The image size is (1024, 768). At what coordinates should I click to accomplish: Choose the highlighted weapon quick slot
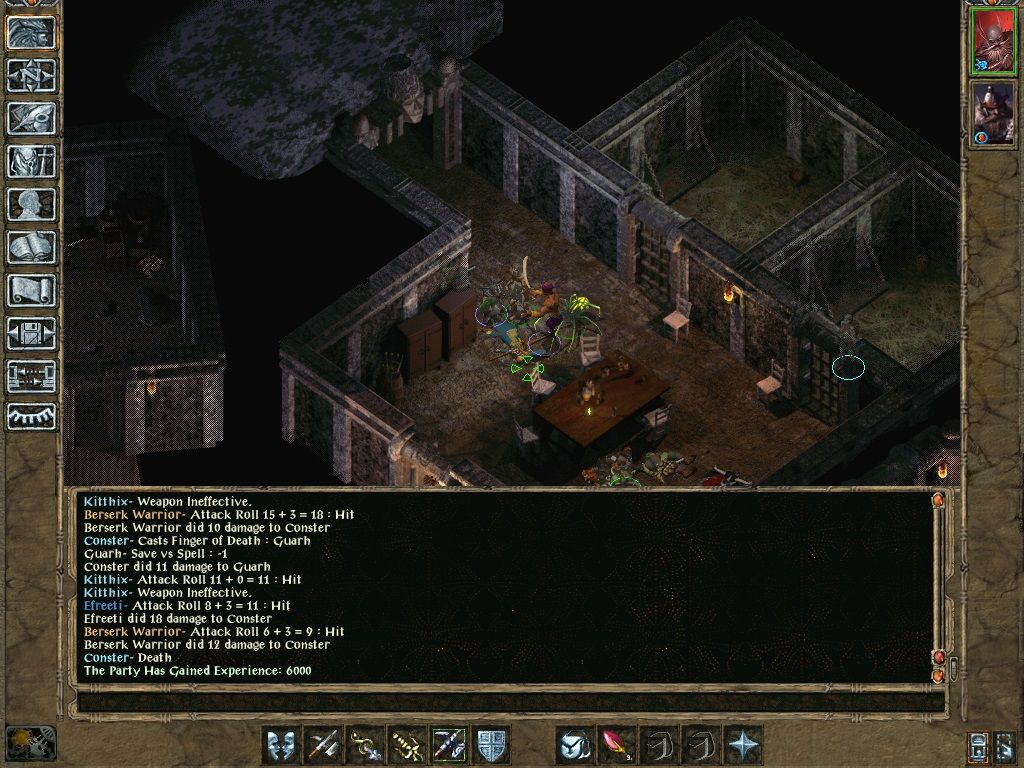[449, 745]
